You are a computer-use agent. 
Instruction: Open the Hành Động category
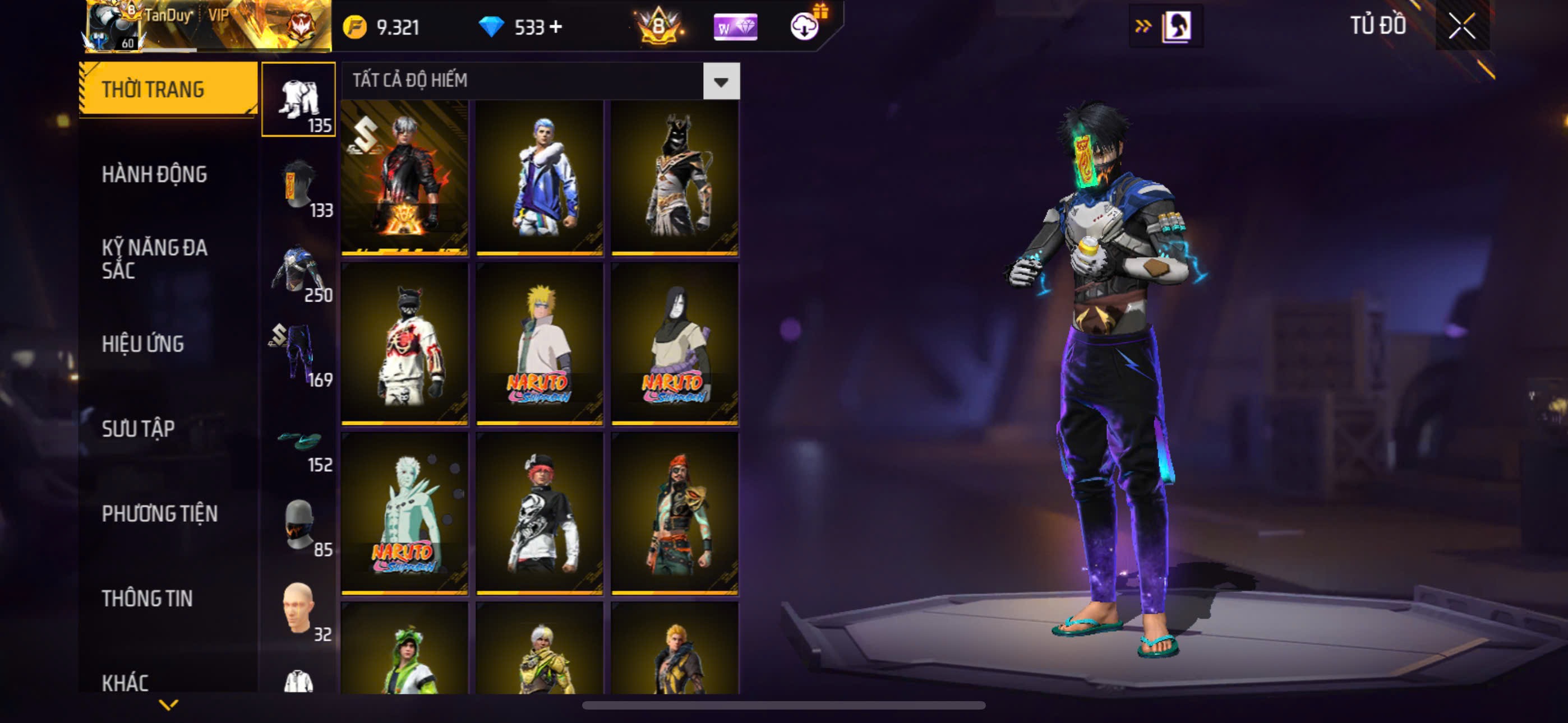[154, 175]
